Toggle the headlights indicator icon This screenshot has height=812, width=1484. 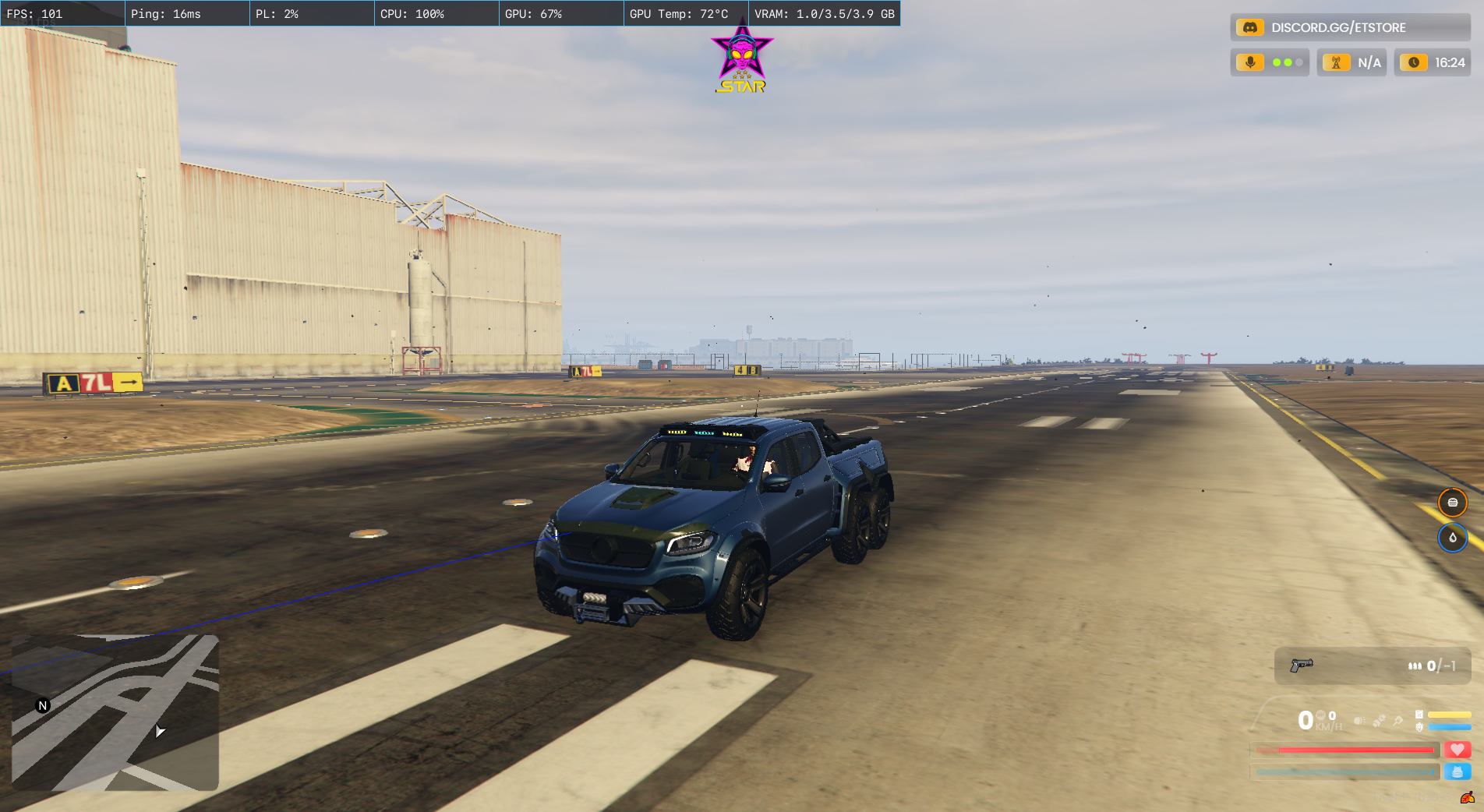tap(1359, 721)
